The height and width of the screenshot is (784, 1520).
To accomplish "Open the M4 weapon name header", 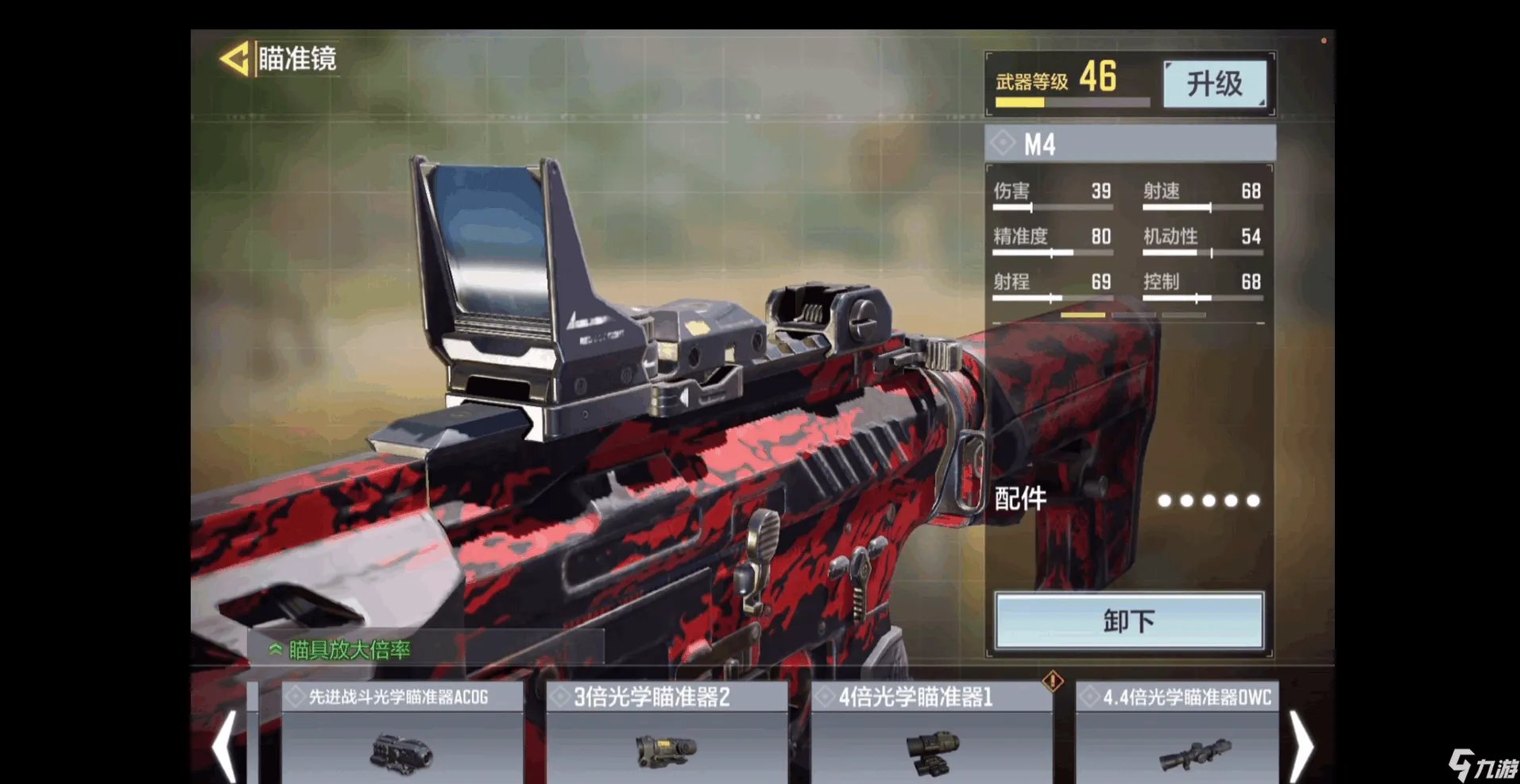I will (1130, 144).
